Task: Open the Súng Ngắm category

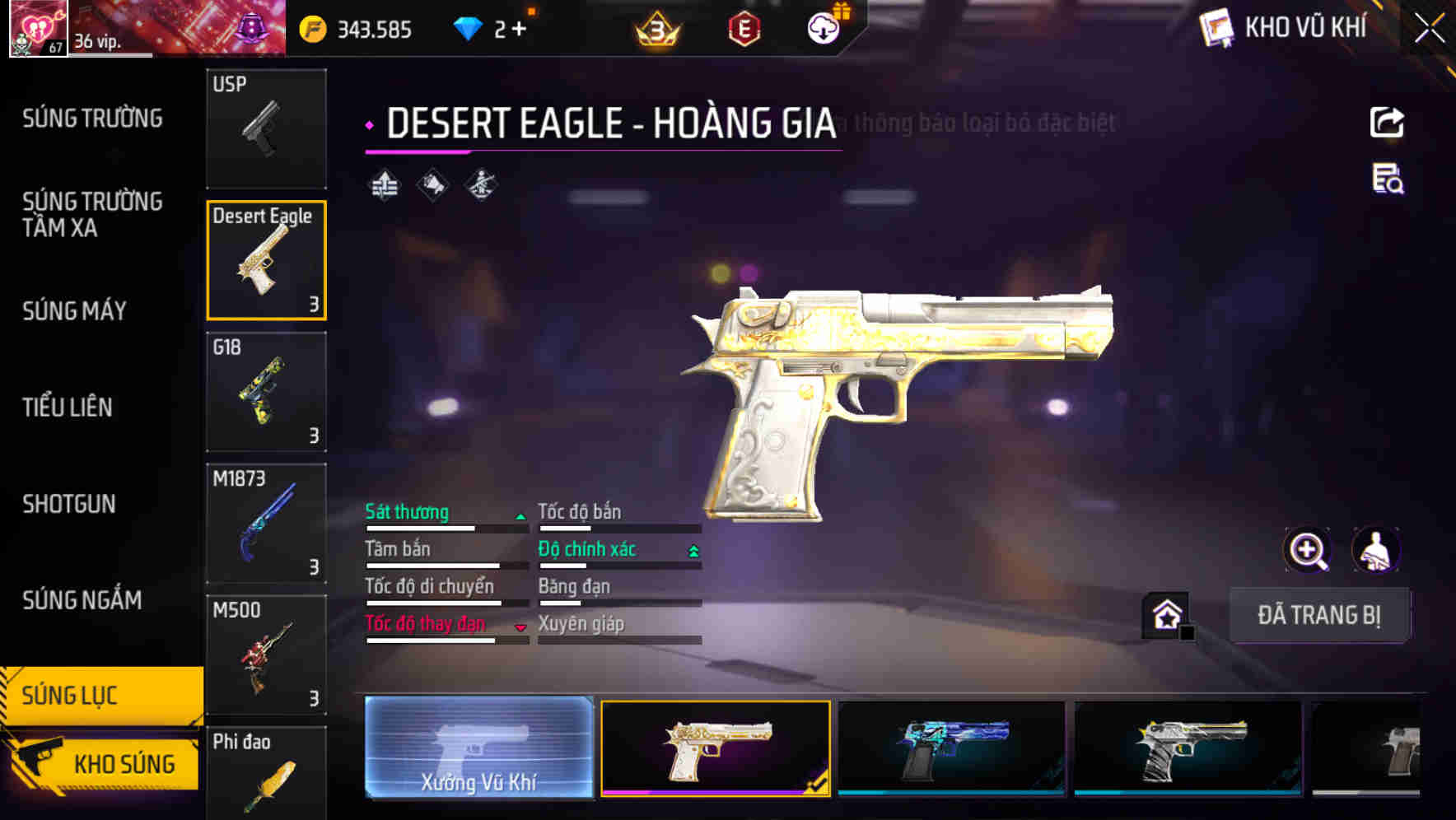Action: point(82,600)
